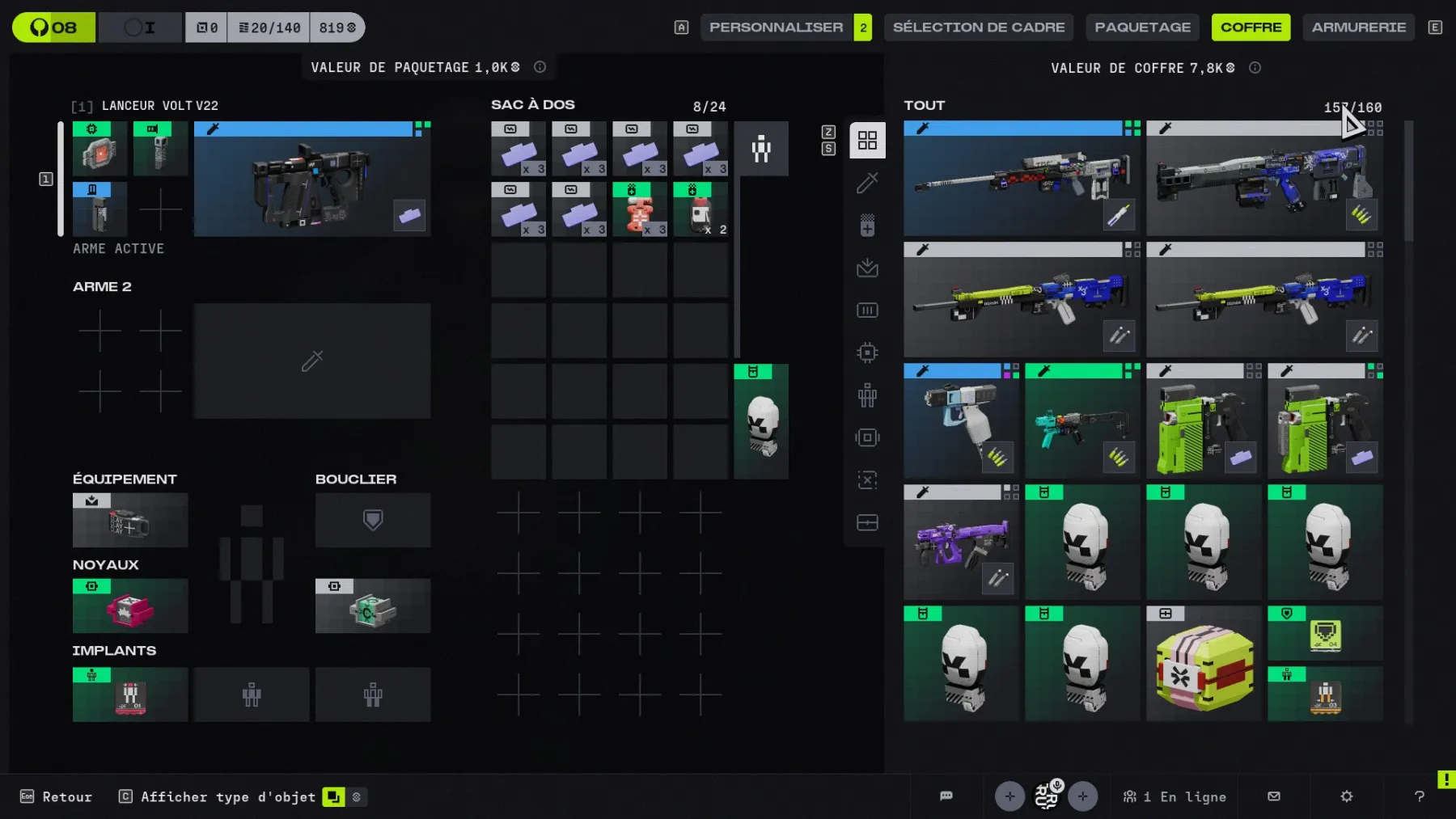
Task: Select the Bouclier shield slot
Action: point(372,520)
